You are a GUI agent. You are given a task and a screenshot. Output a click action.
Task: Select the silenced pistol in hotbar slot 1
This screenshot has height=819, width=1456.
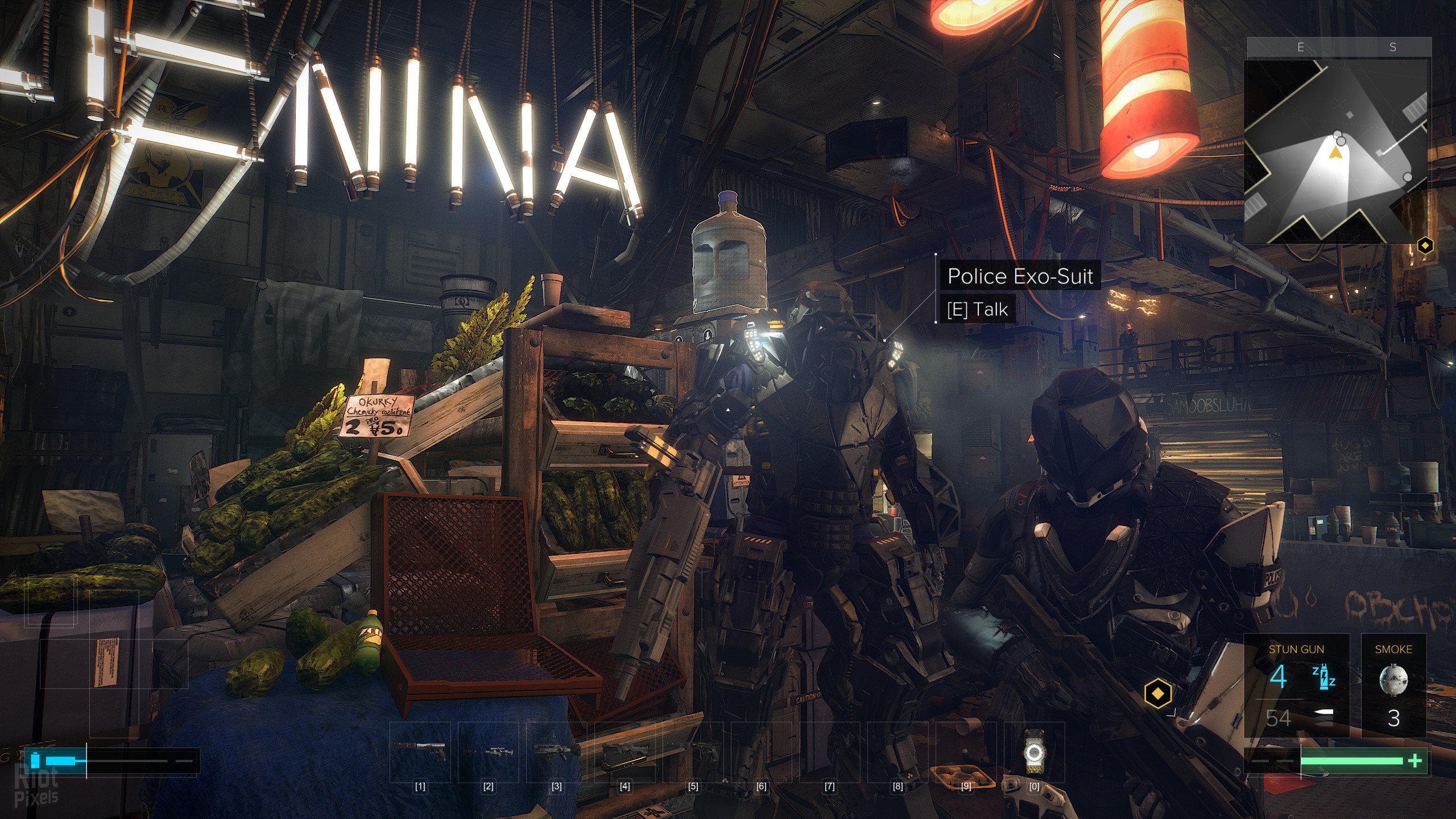[x=420, y=751]
